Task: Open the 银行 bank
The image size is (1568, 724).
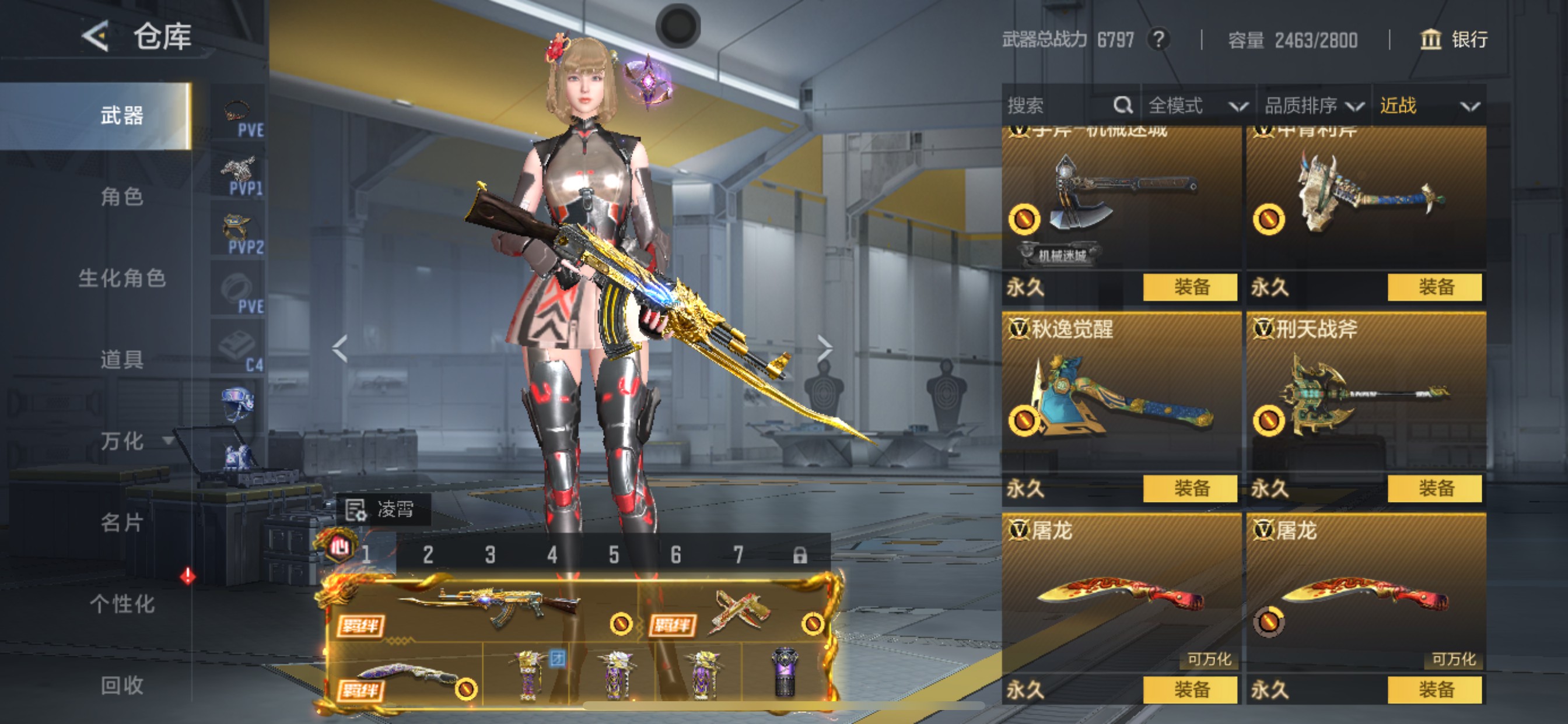Action: tap(1454, 40)
